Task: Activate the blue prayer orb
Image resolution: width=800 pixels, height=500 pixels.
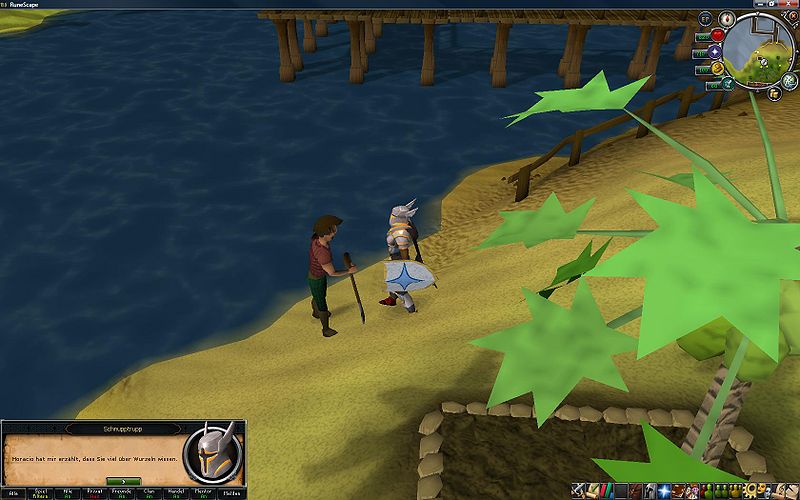Action: 714,52
